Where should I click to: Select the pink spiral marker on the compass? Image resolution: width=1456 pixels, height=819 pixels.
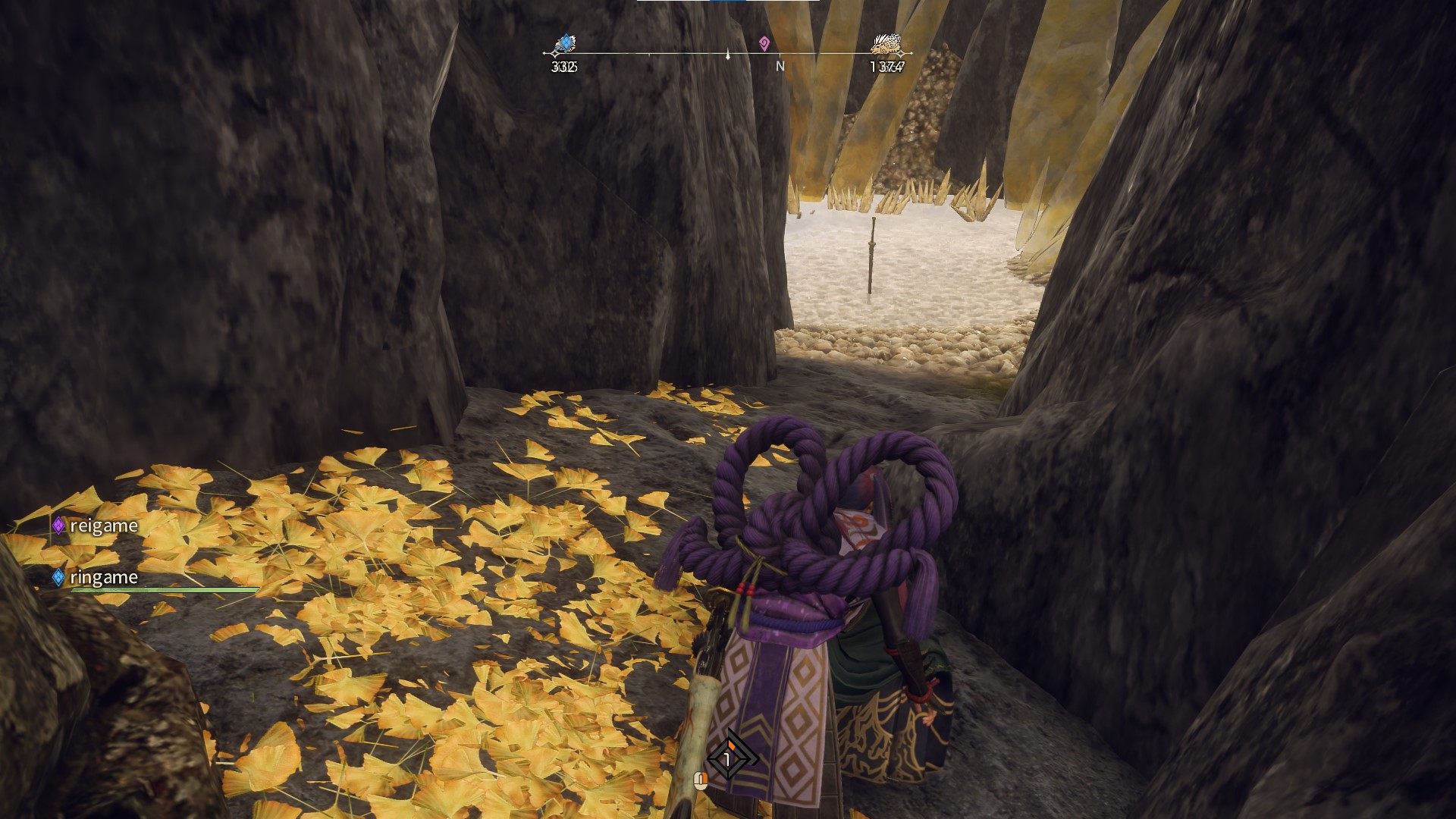point(764,43)
